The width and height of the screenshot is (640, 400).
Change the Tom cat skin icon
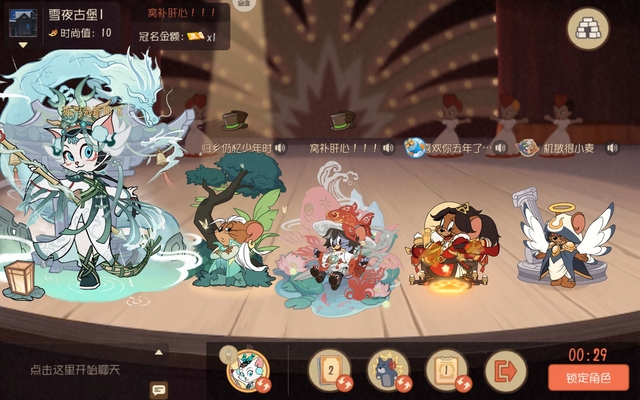pyautogui.click(x=387, y=371)
